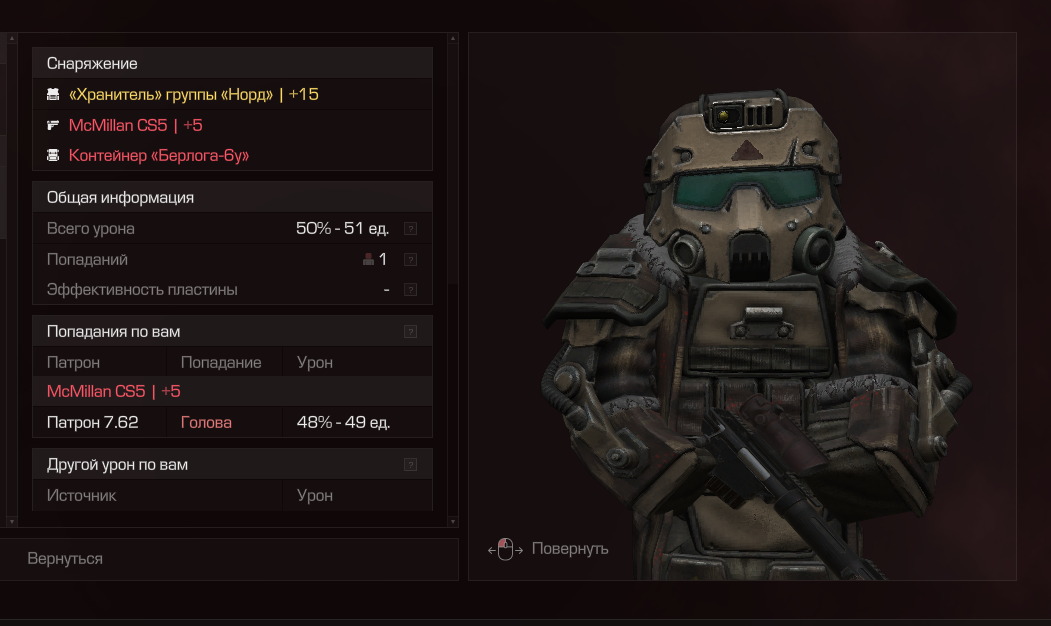Open the help icon beside Всего урона
Viewport: 1051px width, 626px height.
coord(410,229)
